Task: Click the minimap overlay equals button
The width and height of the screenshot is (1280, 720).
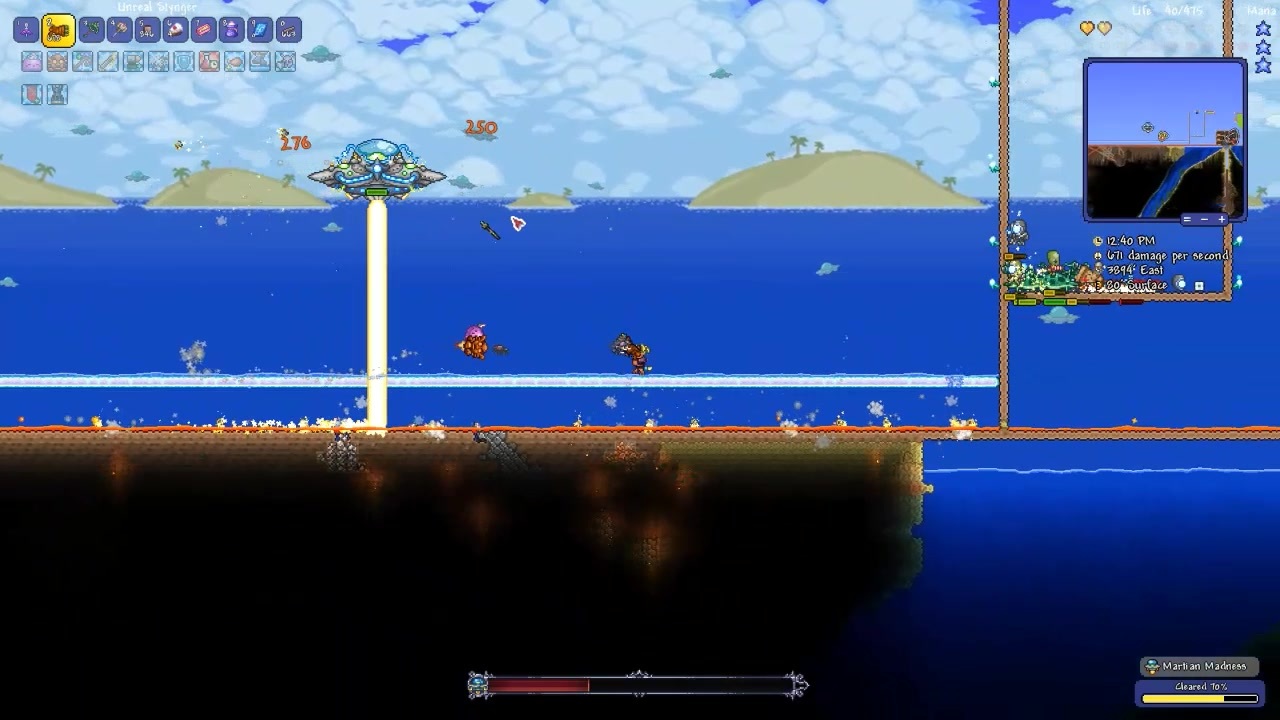Action: [x=1188, y=219]
